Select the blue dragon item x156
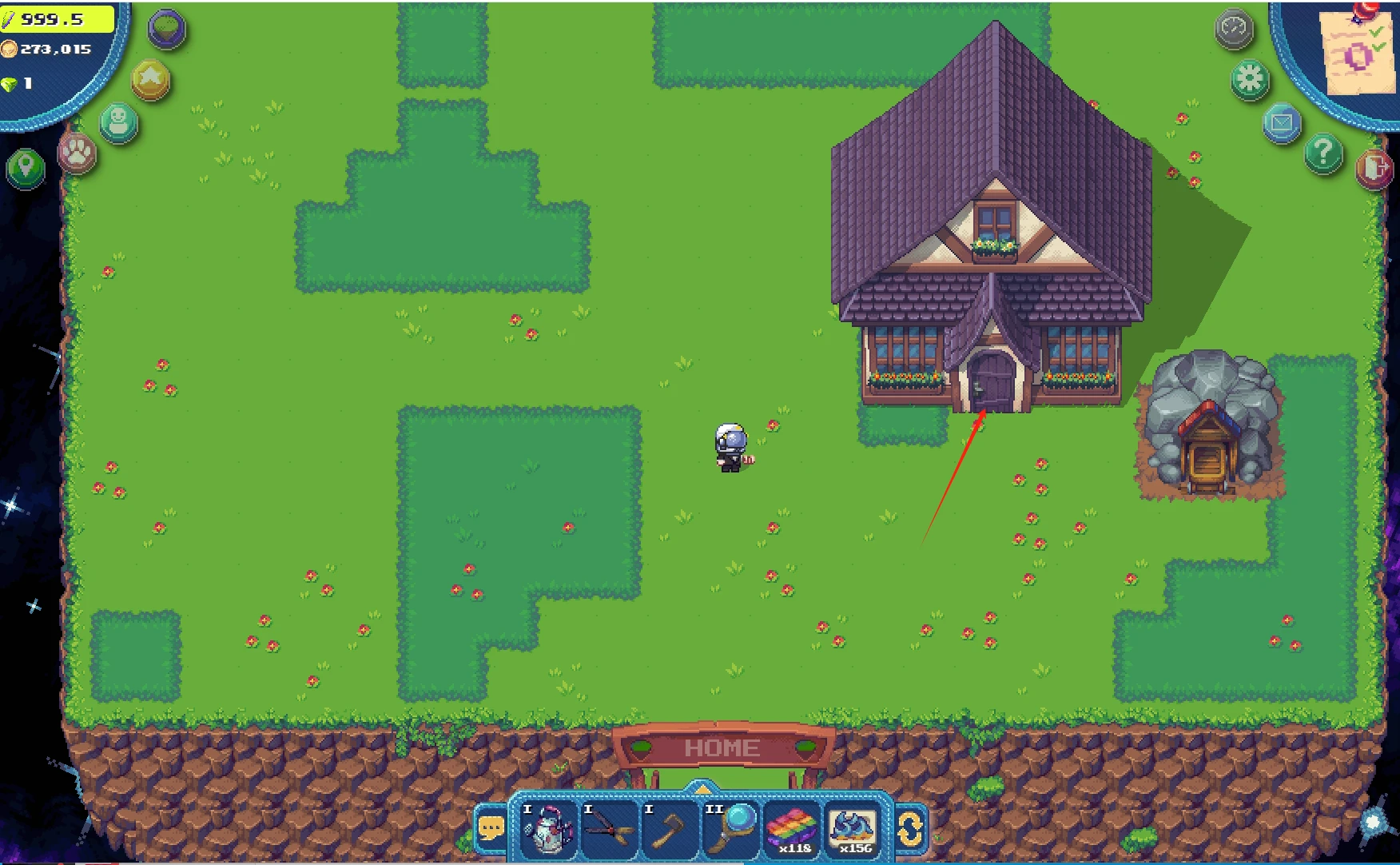Image resolution: width=1400 pixels, height=865 pixels. 852,829
